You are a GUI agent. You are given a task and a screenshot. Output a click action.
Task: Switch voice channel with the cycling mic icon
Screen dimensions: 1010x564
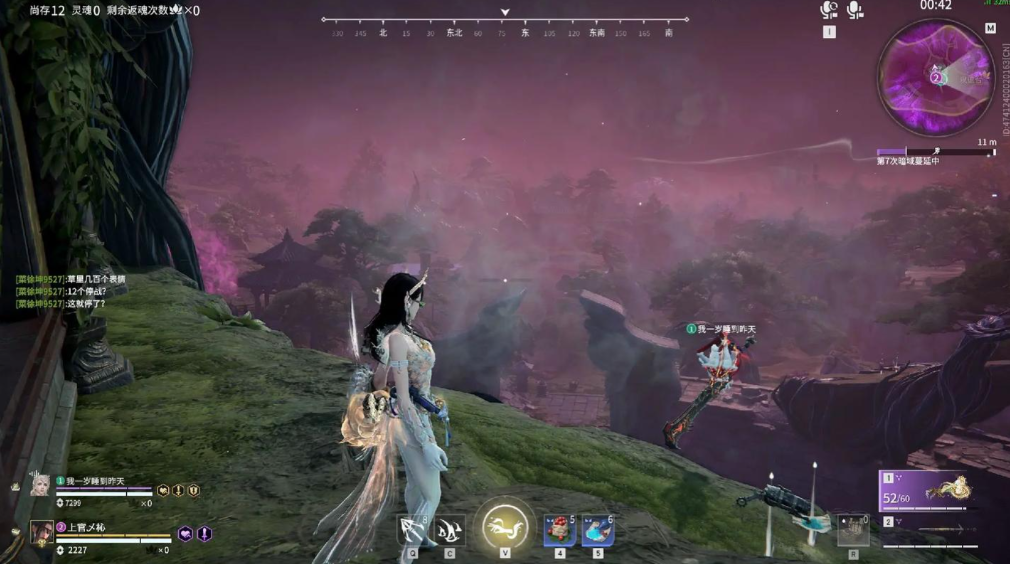[829, 10]
